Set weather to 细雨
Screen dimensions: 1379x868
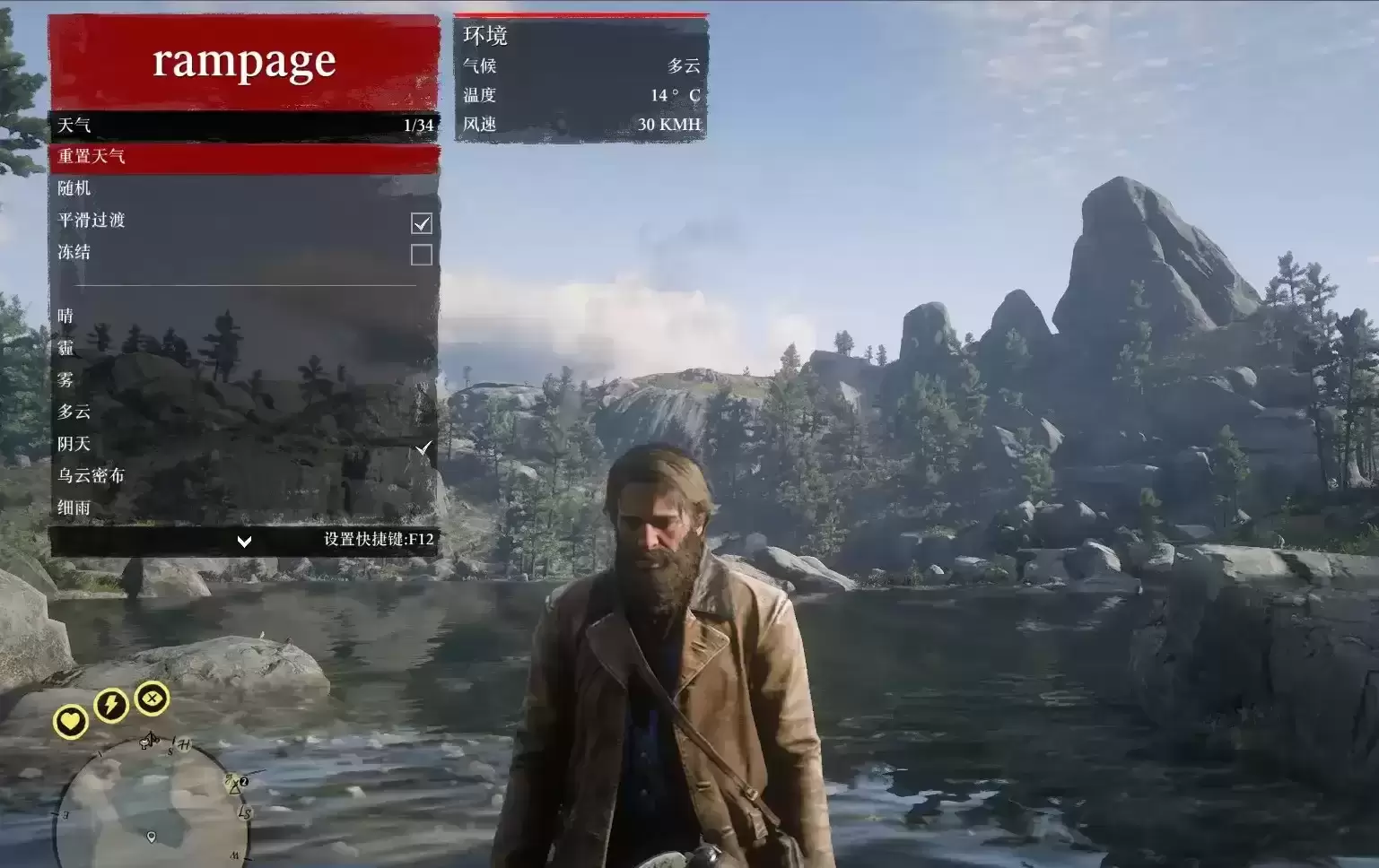pyautogui.click(x=243, y=508)
